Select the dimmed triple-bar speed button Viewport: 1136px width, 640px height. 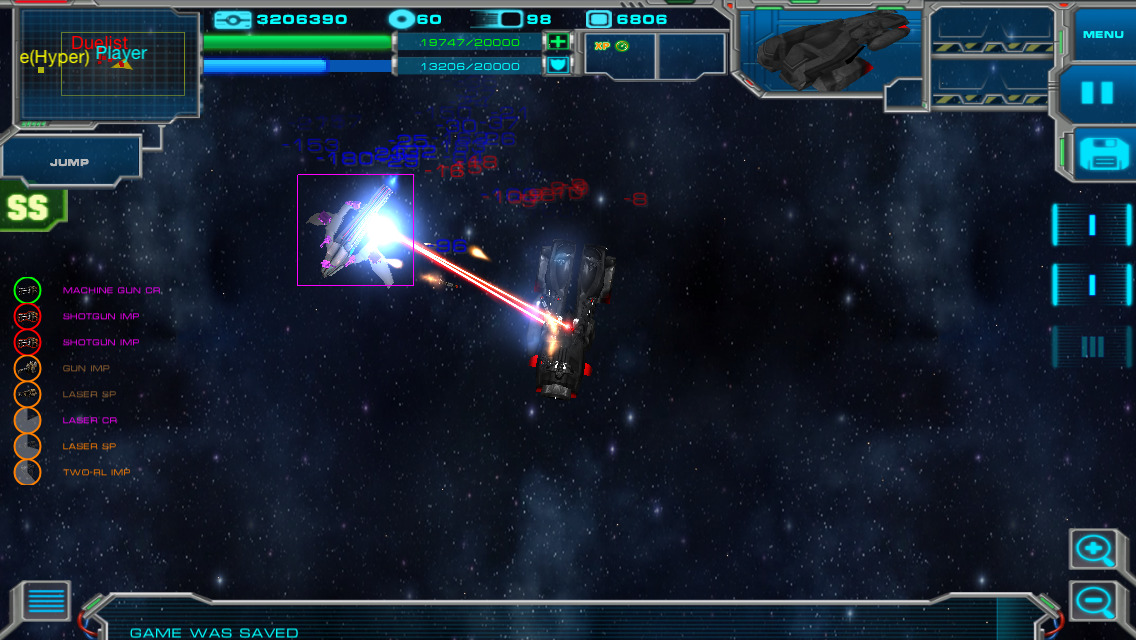1091,346
